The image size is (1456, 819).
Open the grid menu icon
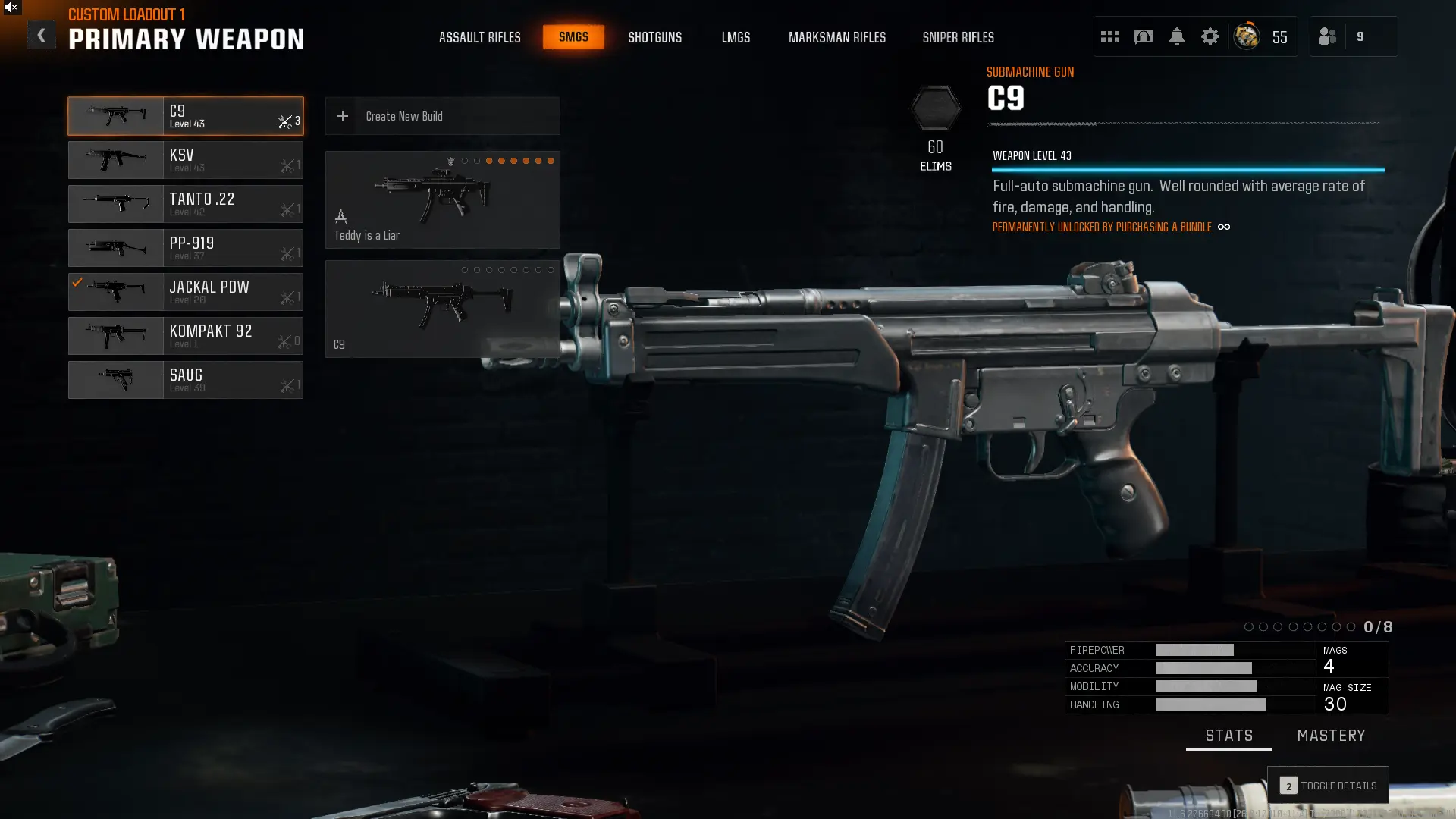click(x=1109, y=36)
